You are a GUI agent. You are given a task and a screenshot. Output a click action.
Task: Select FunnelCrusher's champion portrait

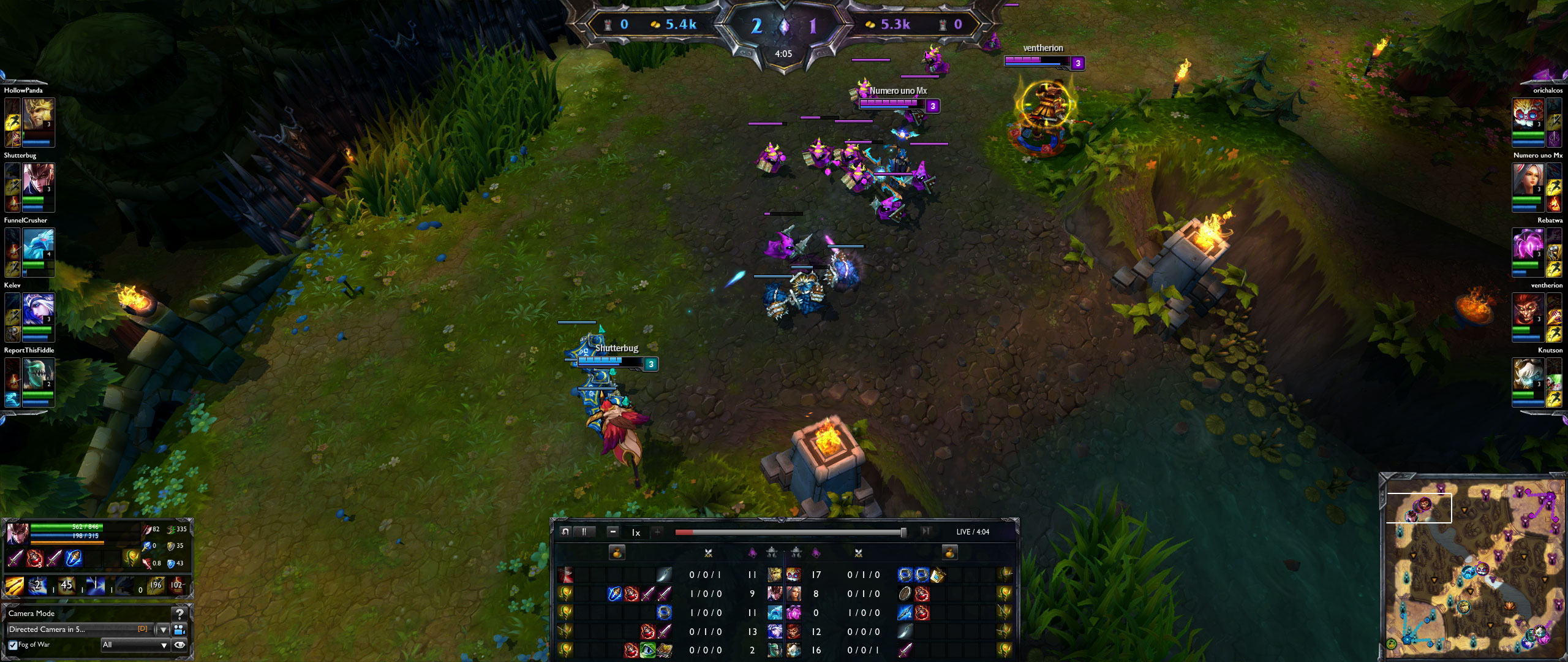coord(38,244)
